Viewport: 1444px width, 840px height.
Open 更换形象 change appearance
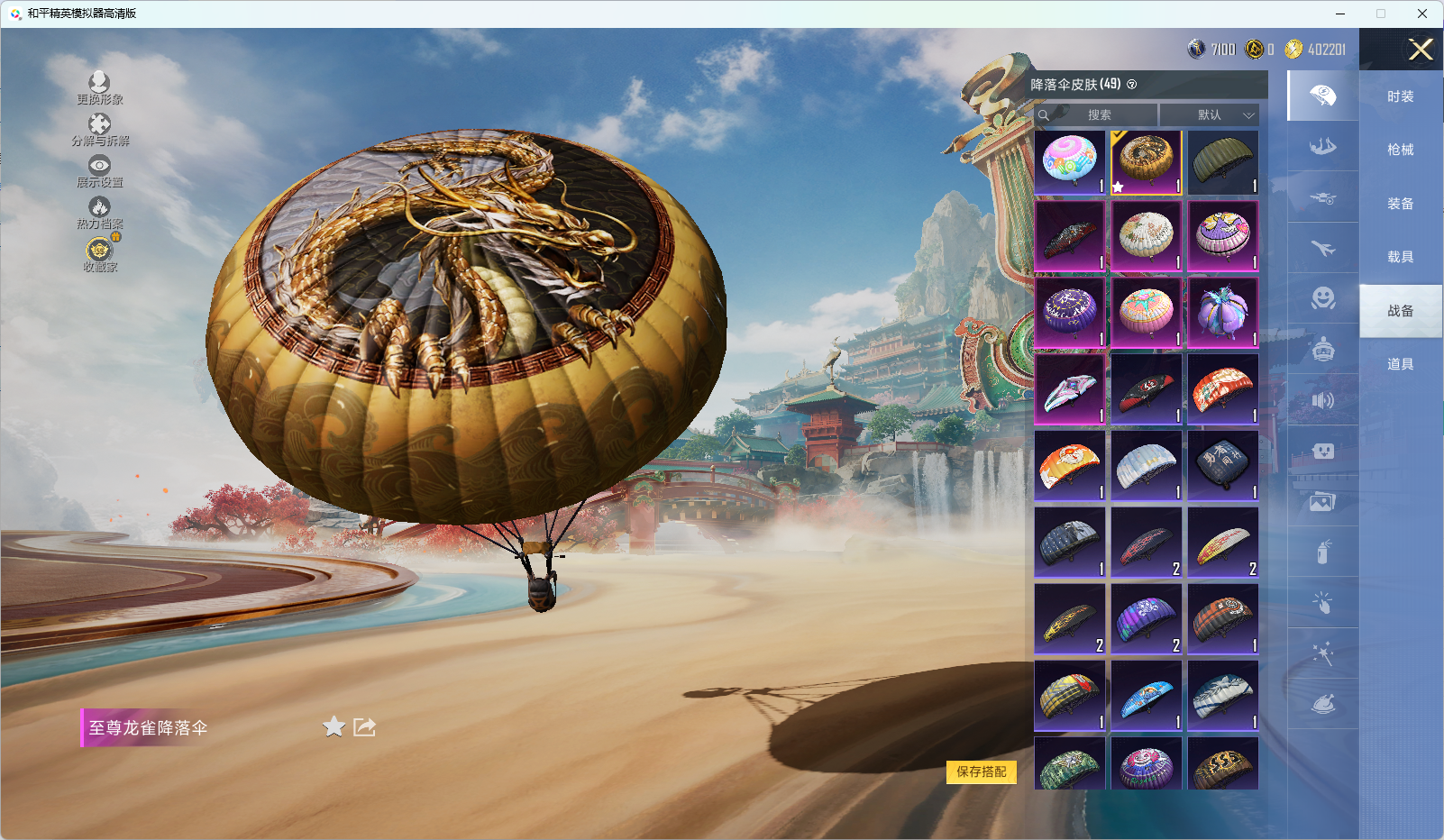coord(99,87)
